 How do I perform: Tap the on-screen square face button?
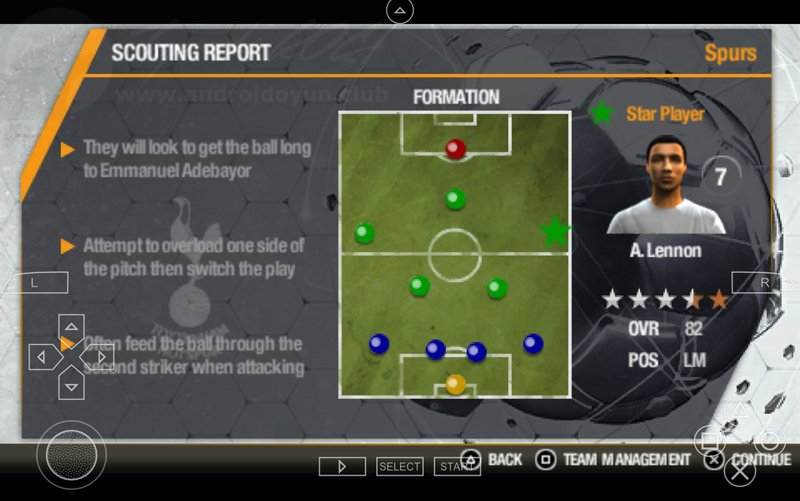[709, 440]
